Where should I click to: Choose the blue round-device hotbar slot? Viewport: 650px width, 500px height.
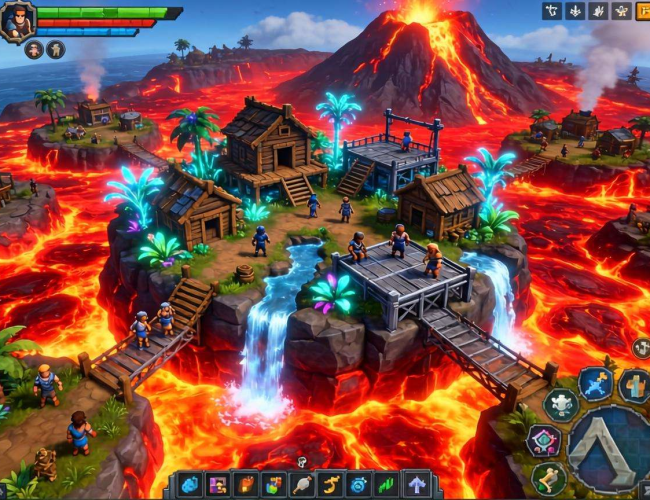(x=358, y=485)
